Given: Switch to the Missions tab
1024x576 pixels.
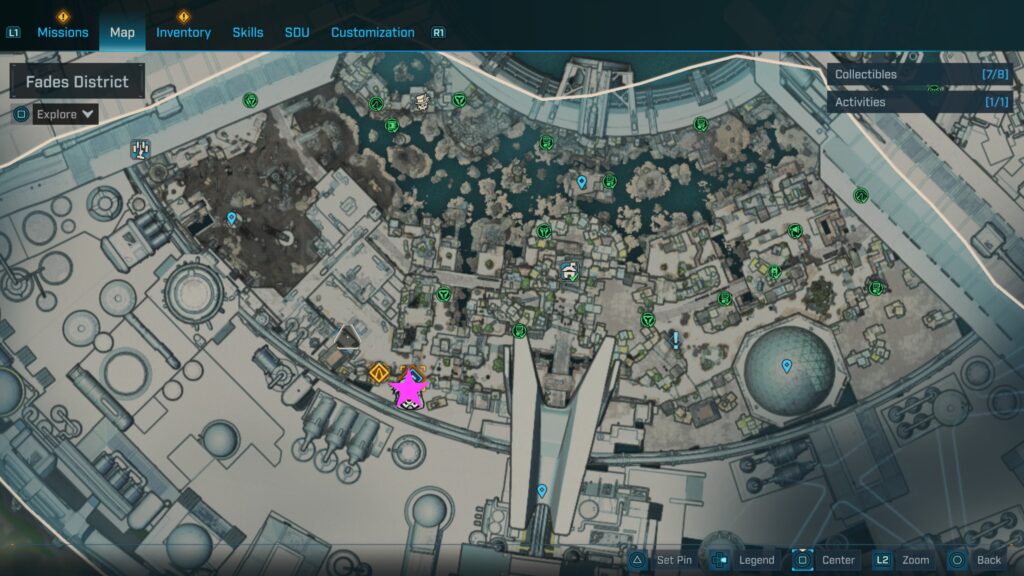Looking at the screenshot, I should pos(63,32).
